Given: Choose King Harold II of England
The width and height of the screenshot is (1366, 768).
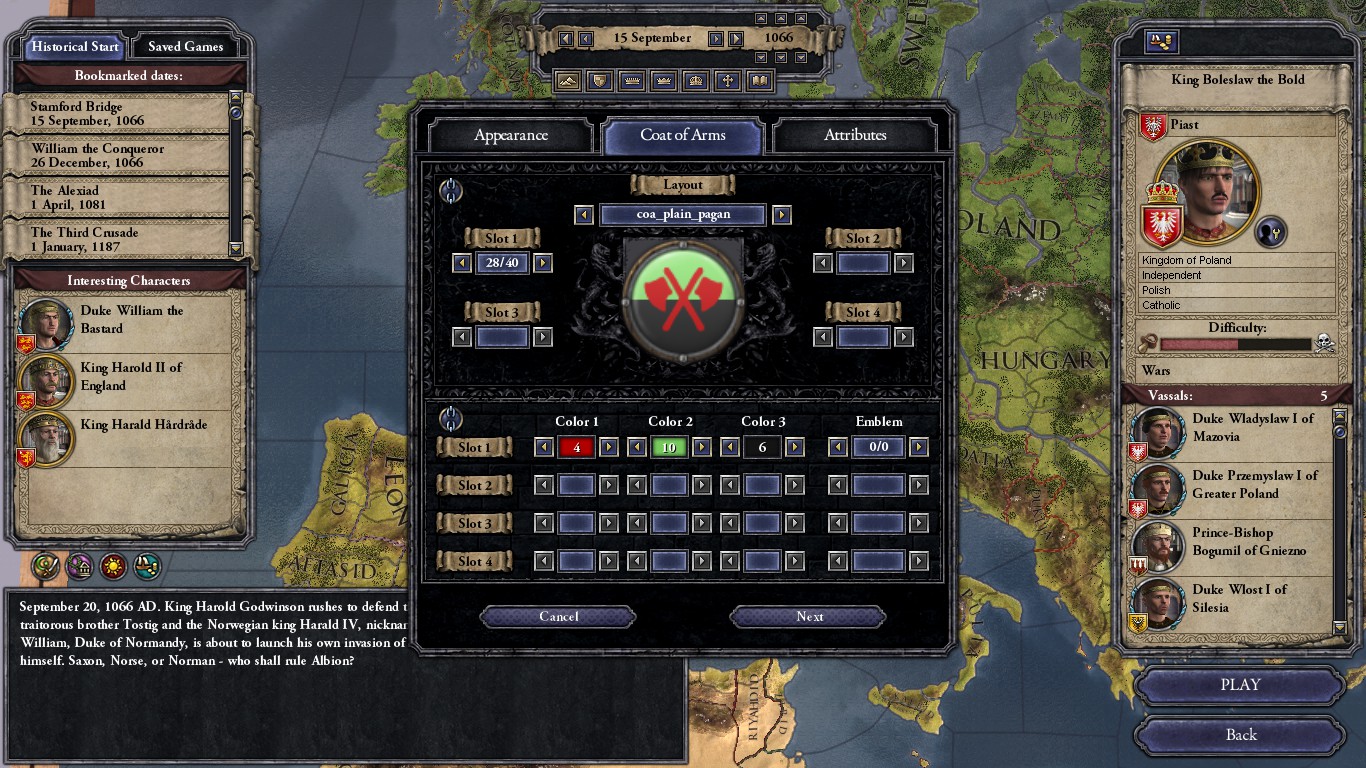Looking at the screenshot, I should pos(130,377).
